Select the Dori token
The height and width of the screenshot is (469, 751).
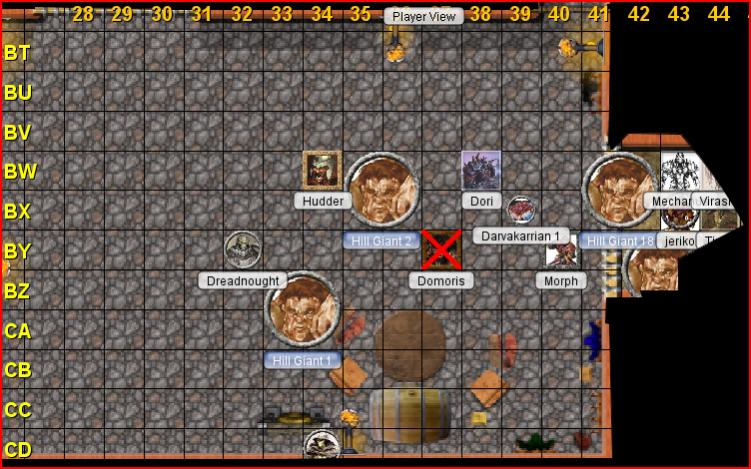click(x=480, y=170)
